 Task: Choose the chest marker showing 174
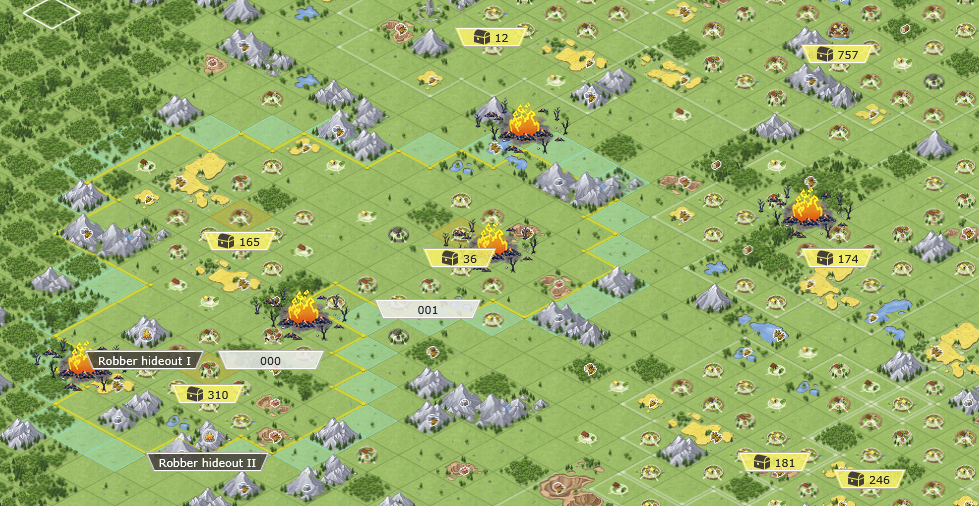[837, 258]
